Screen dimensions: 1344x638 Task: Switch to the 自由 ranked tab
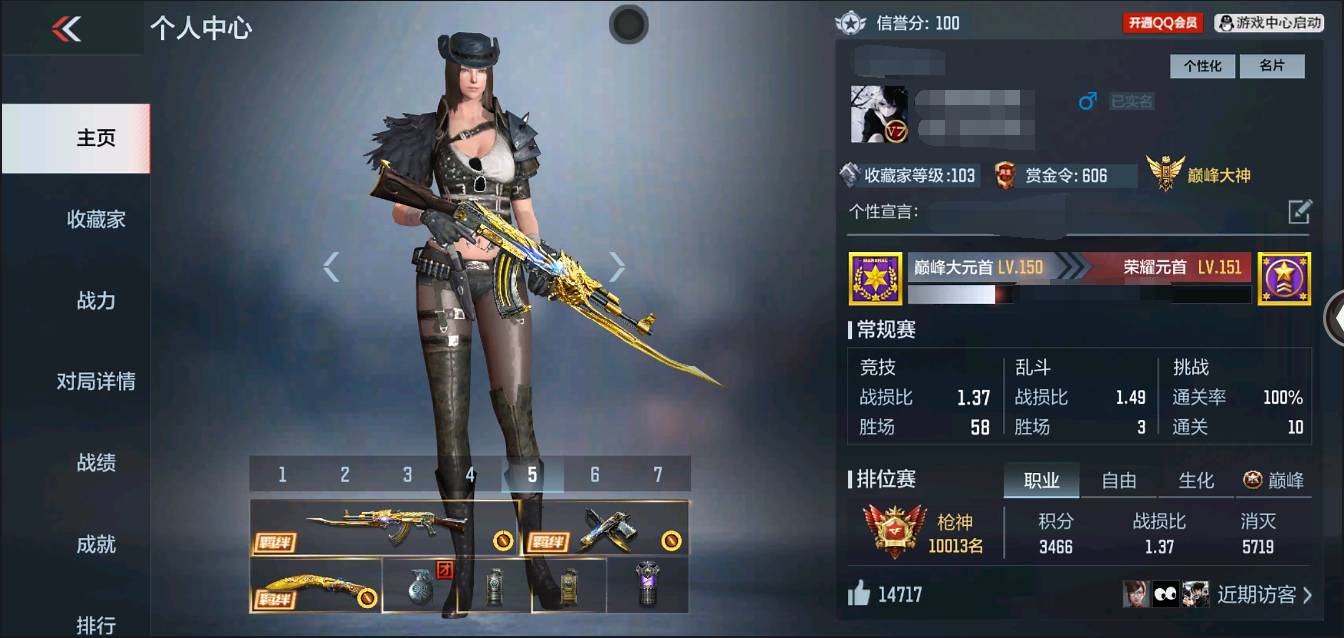pos(1118,480)
